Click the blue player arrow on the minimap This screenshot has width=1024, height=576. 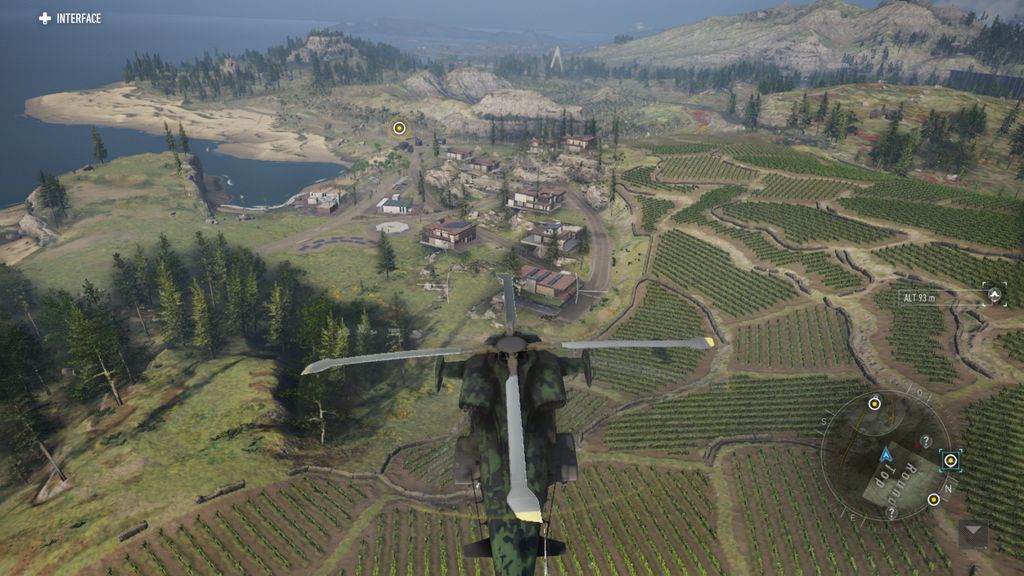(886, 454)
